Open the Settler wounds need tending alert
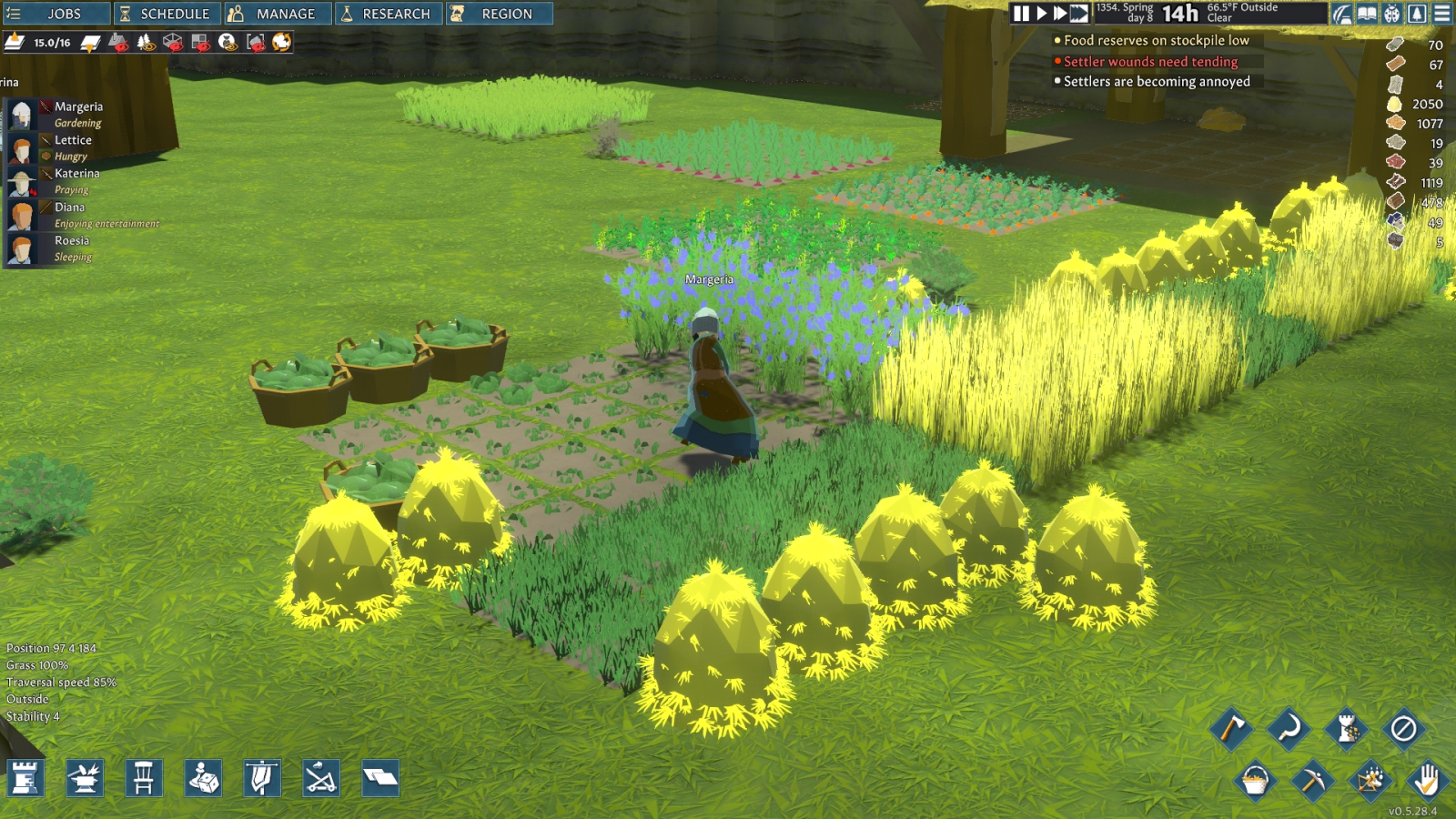 (x=1150, y=62)
